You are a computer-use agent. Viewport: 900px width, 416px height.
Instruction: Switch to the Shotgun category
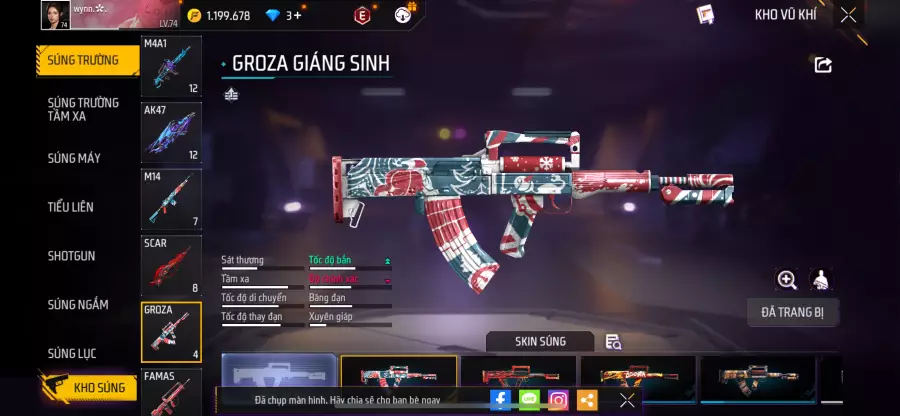click(72, 256)
